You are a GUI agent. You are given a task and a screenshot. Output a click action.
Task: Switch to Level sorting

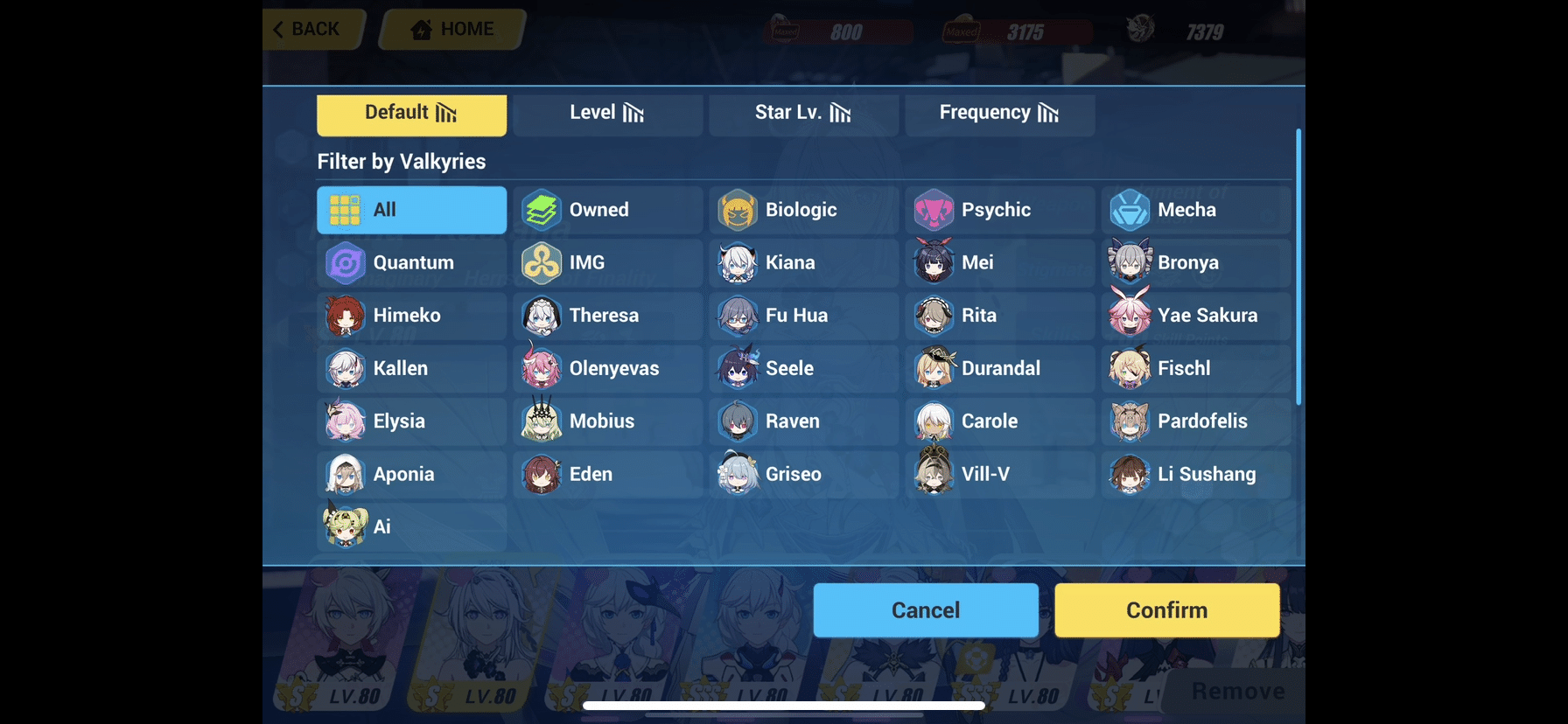607,114
